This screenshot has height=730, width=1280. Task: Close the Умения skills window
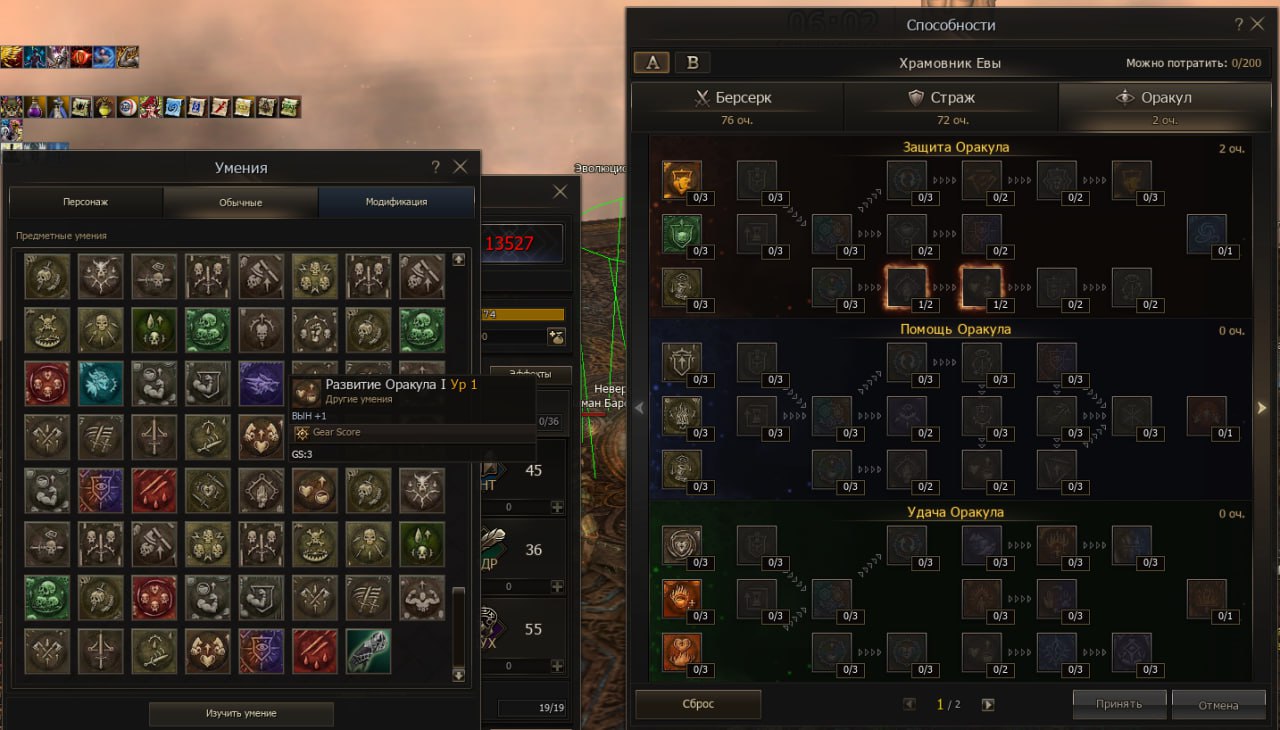[x=460, y=167]
